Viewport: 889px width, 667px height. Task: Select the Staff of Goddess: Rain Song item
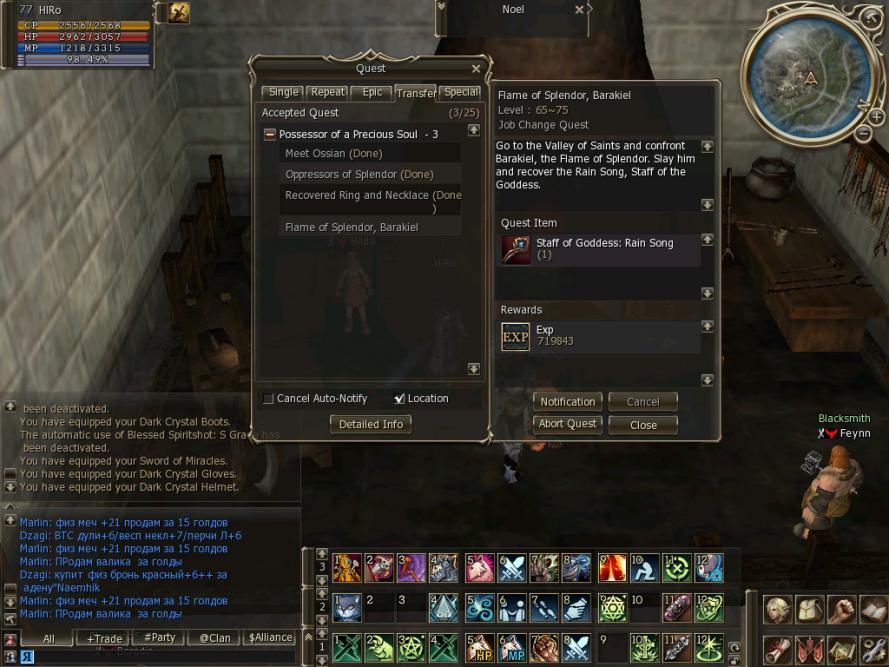pyautogui.click(x=600, y=249)
